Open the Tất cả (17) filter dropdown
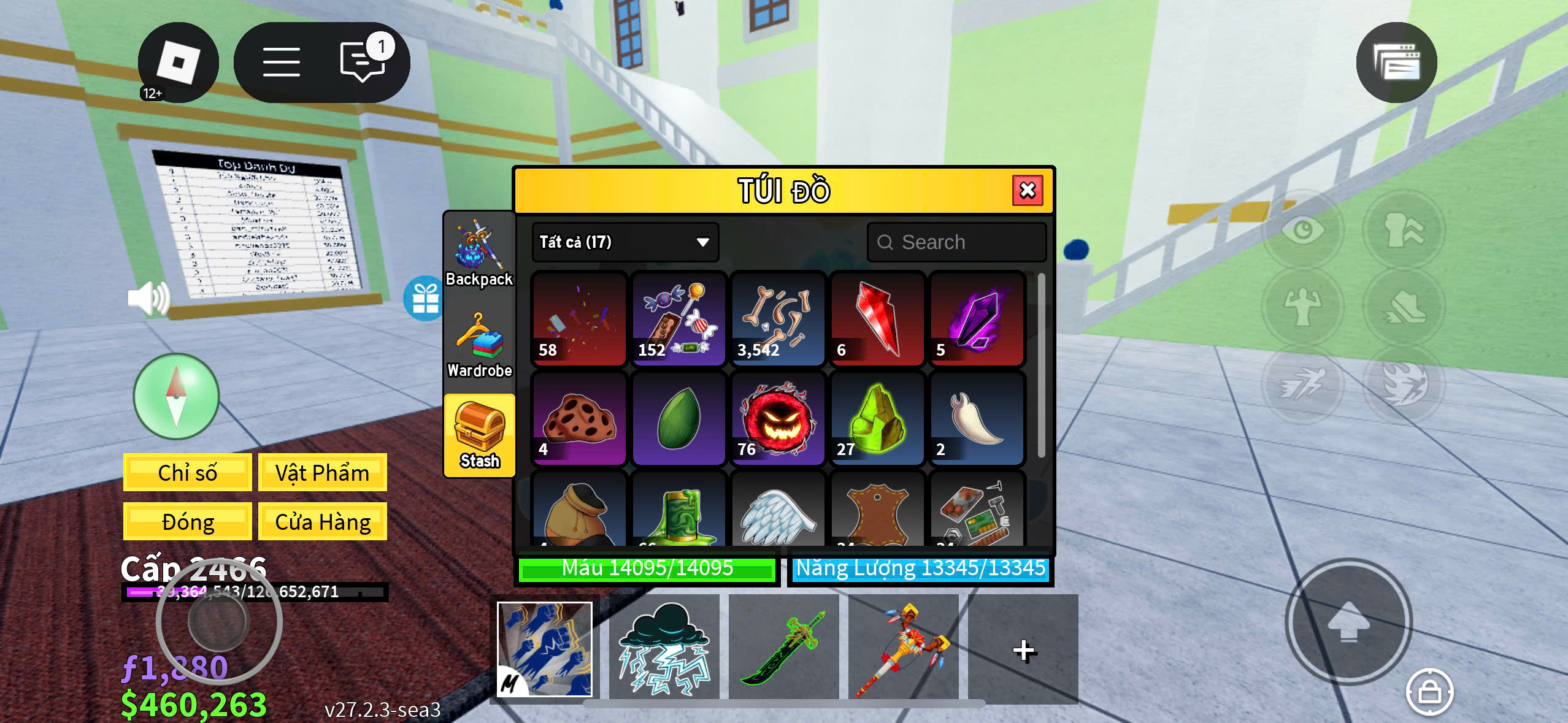This screenshot has width=1568, height=723. pos(625,242)
